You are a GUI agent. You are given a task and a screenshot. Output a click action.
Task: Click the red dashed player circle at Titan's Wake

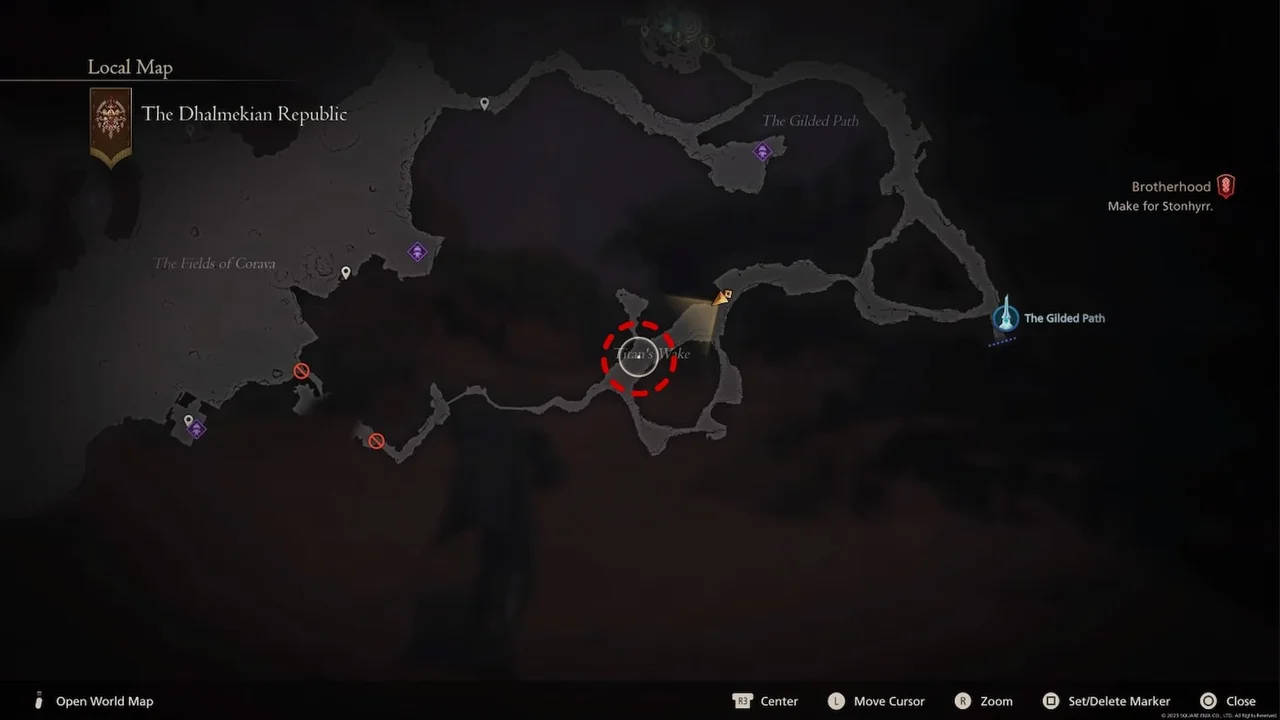point(638,358)
